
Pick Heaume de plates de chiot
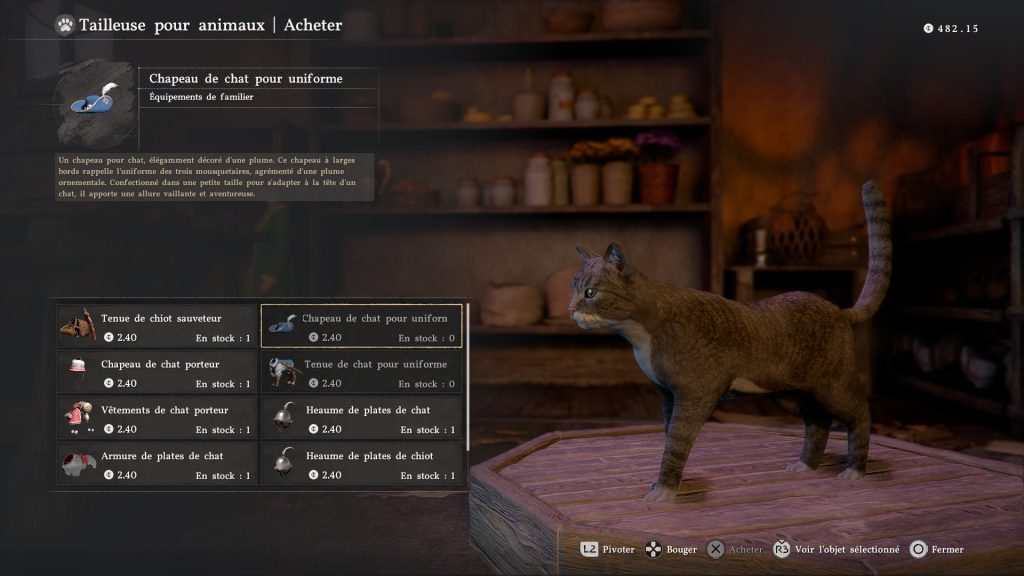pos(361,465)
